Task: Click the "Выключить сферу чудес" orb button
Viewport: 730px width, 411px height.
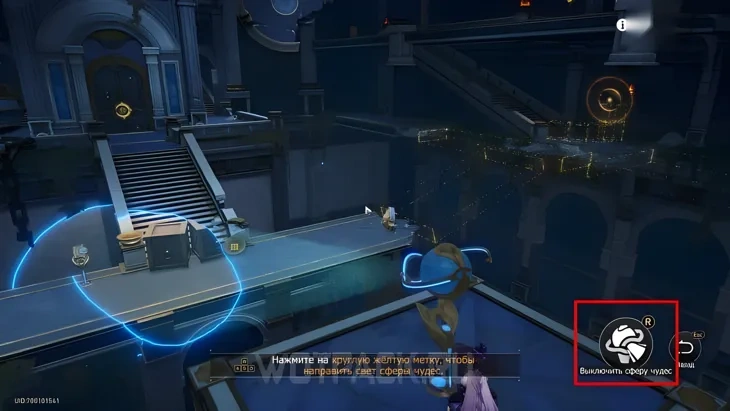Action: [x=626, y=343]
